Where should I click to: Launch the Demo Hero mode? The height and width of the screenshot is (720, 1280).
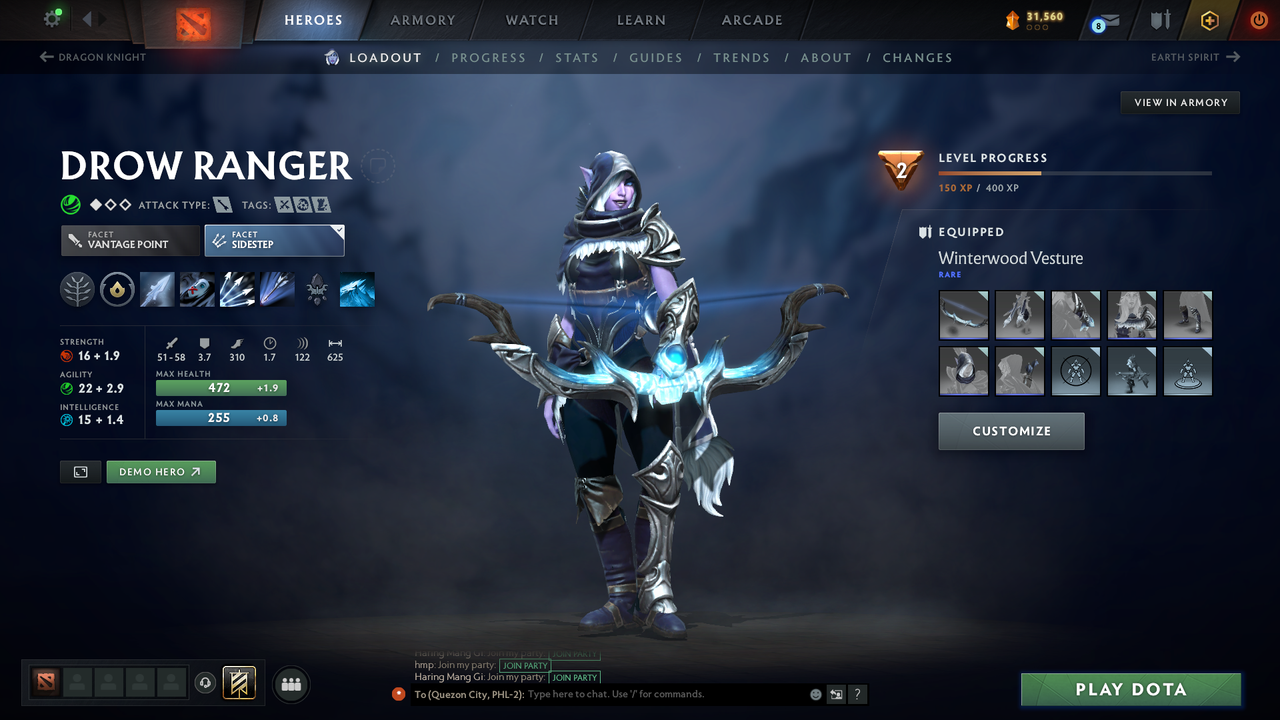[160, 472]
